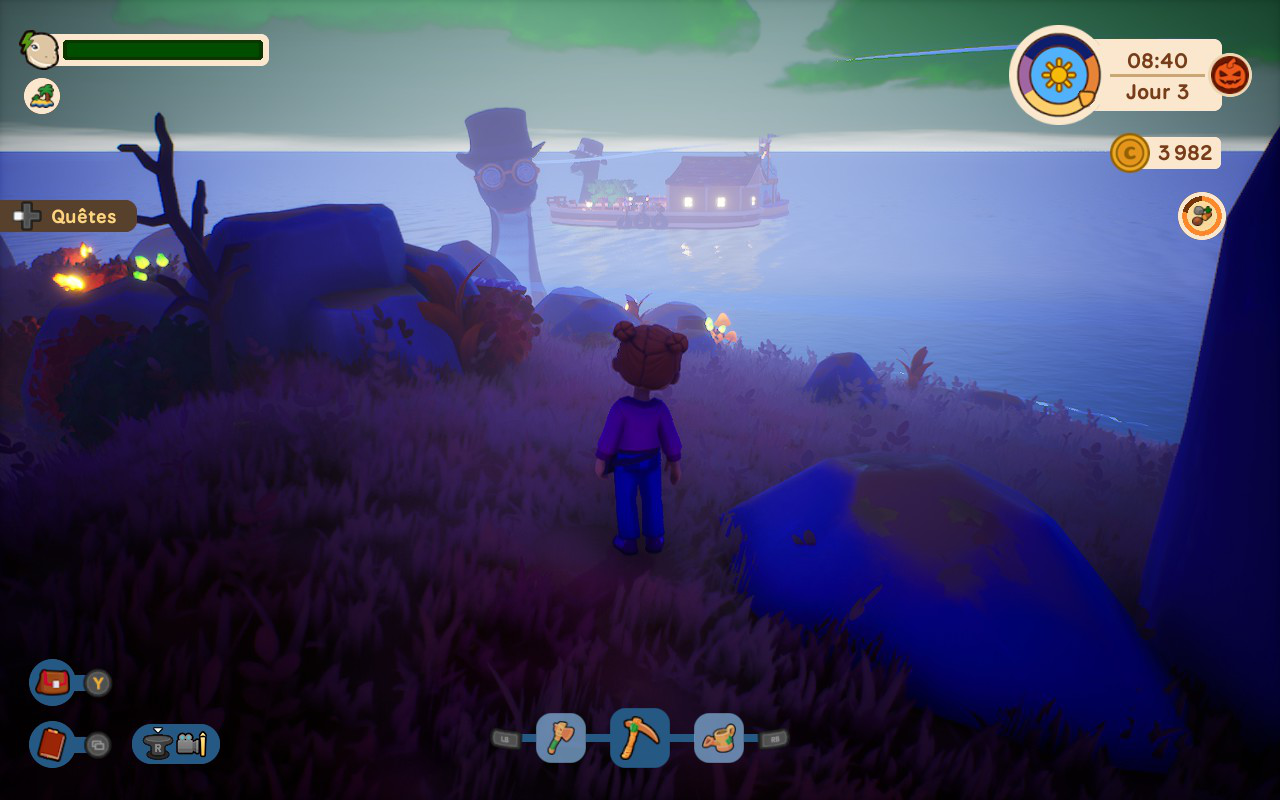1280x800 pixels.
Task: Open the red journal book
Action: 52,744
